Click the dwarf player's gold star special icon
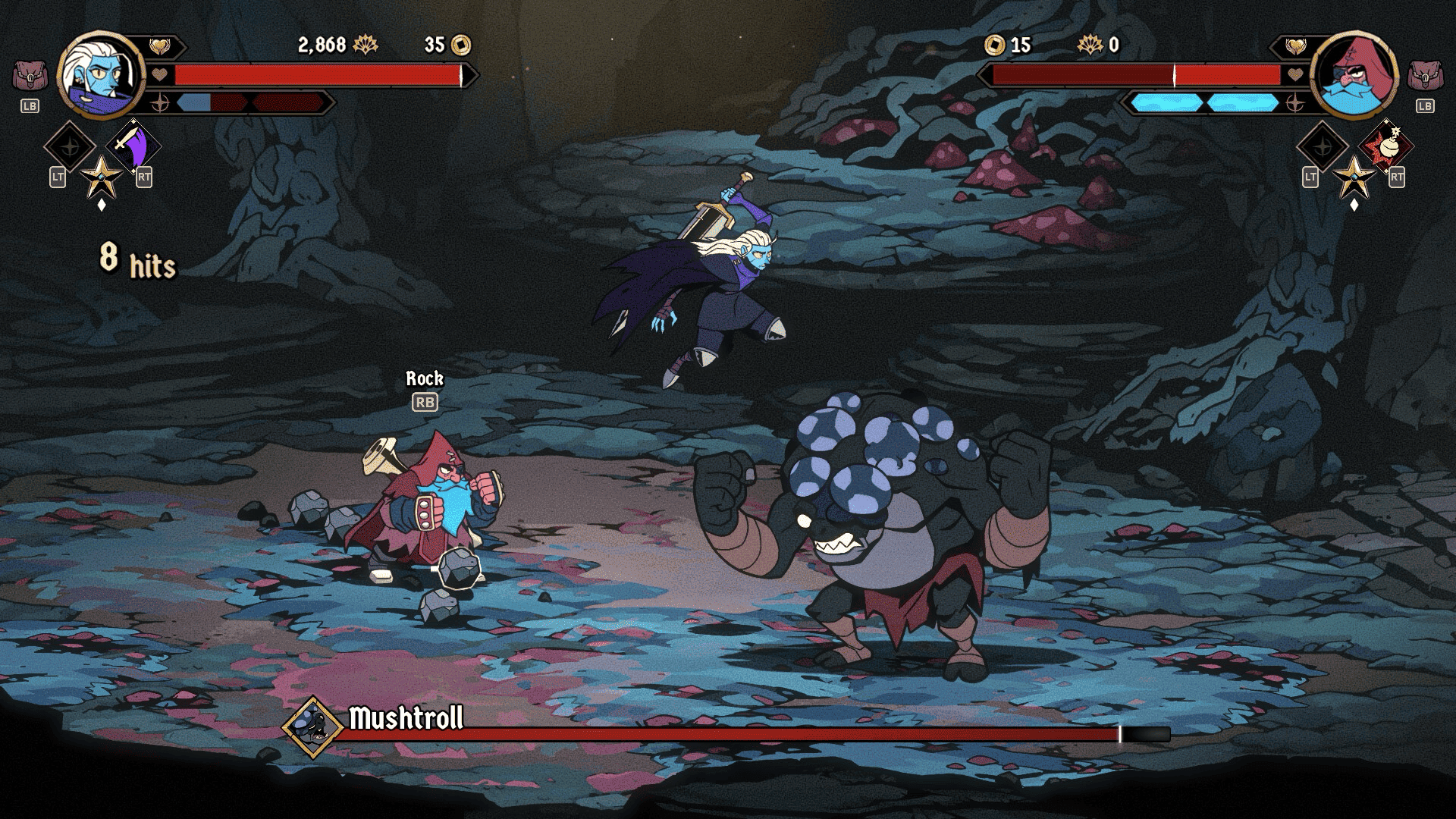Viewport: 1456px width, 819px height. (1354, 177)
